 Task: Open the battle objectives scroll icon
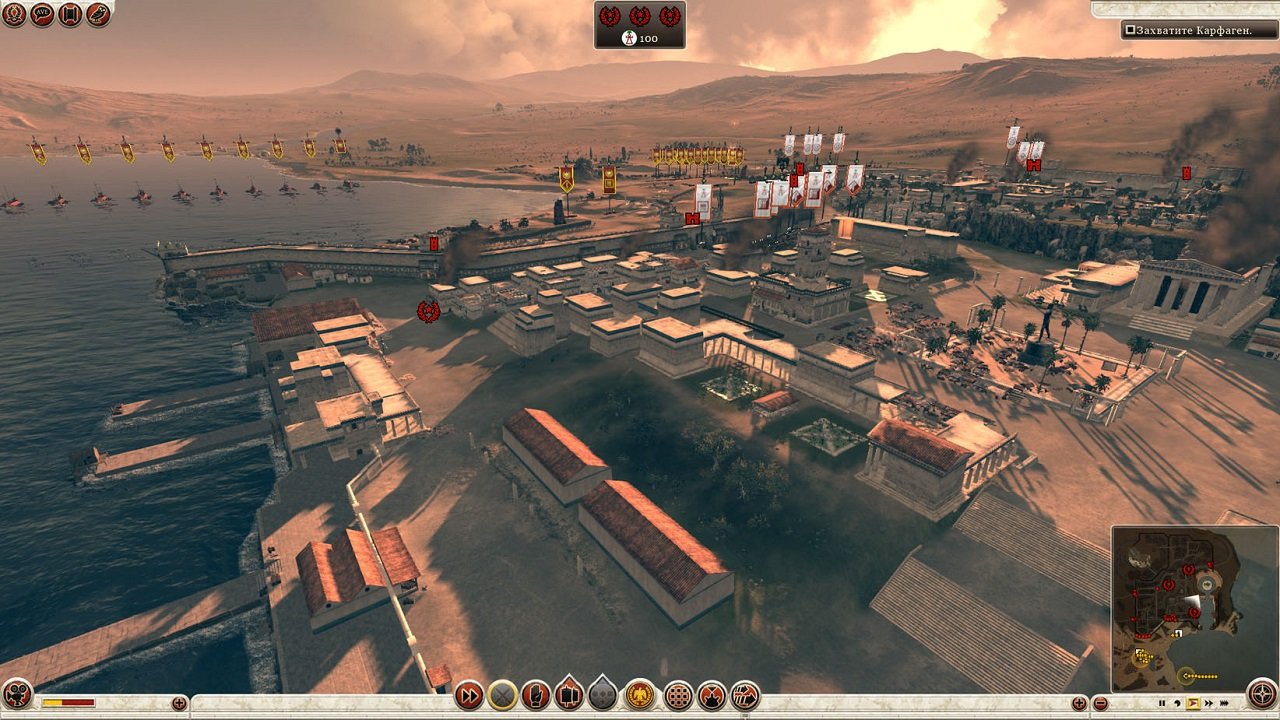point(69,15)
